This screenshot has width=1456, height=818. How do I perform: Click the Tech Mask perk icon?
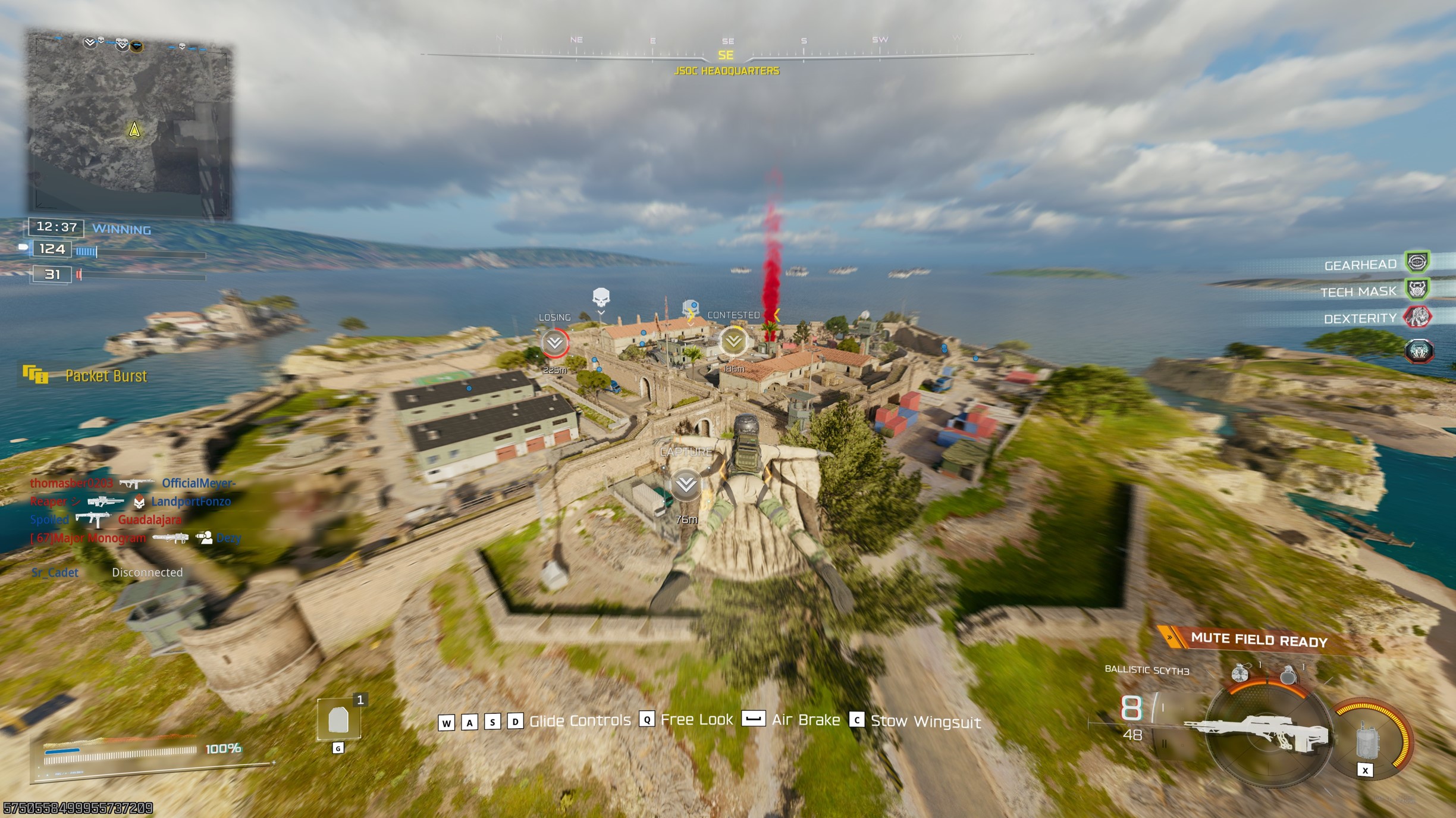click(x=1417, y=290)
